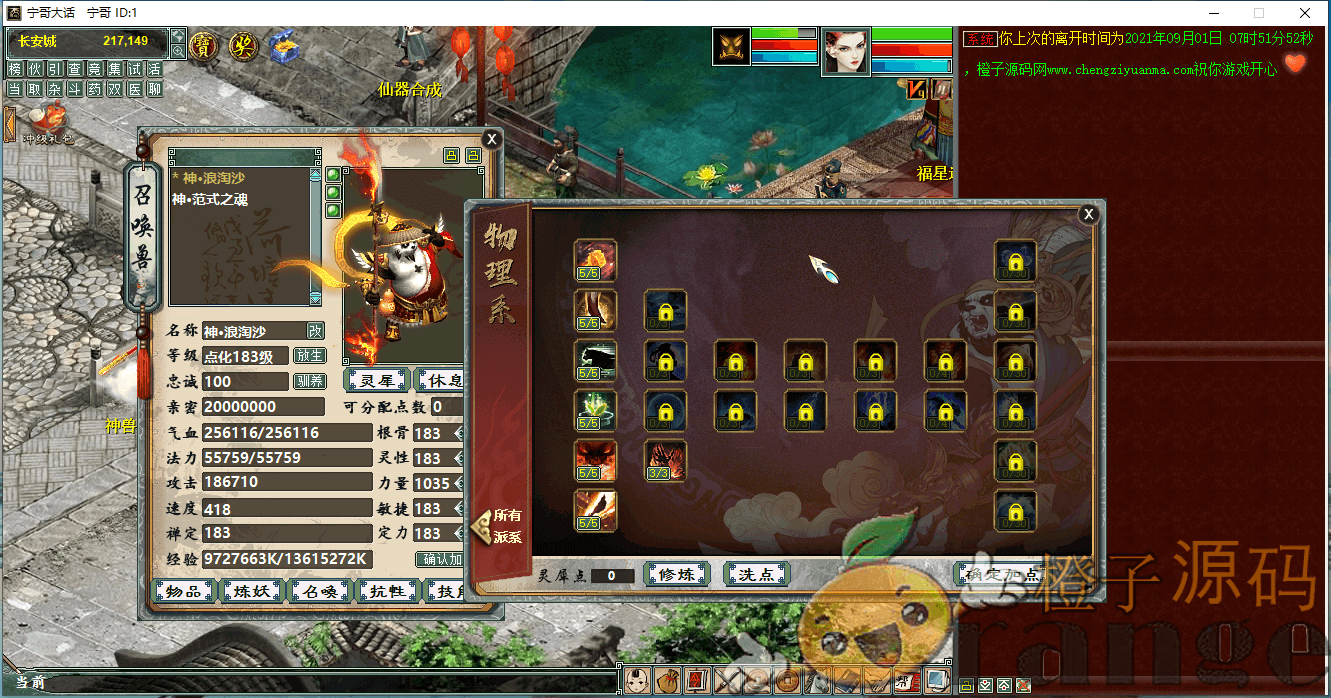
Task: Select 神•范式之魂 in the pet list
Action: coord(210,199)
